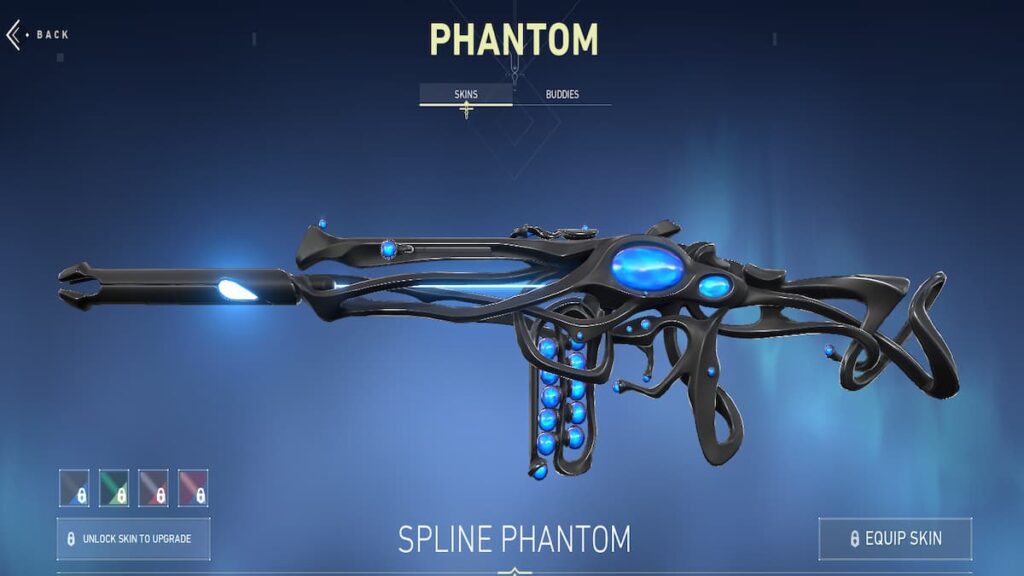The image size is (1024, 576).
Task: Choose the locked green variant swatch
Action: point(114,488)
